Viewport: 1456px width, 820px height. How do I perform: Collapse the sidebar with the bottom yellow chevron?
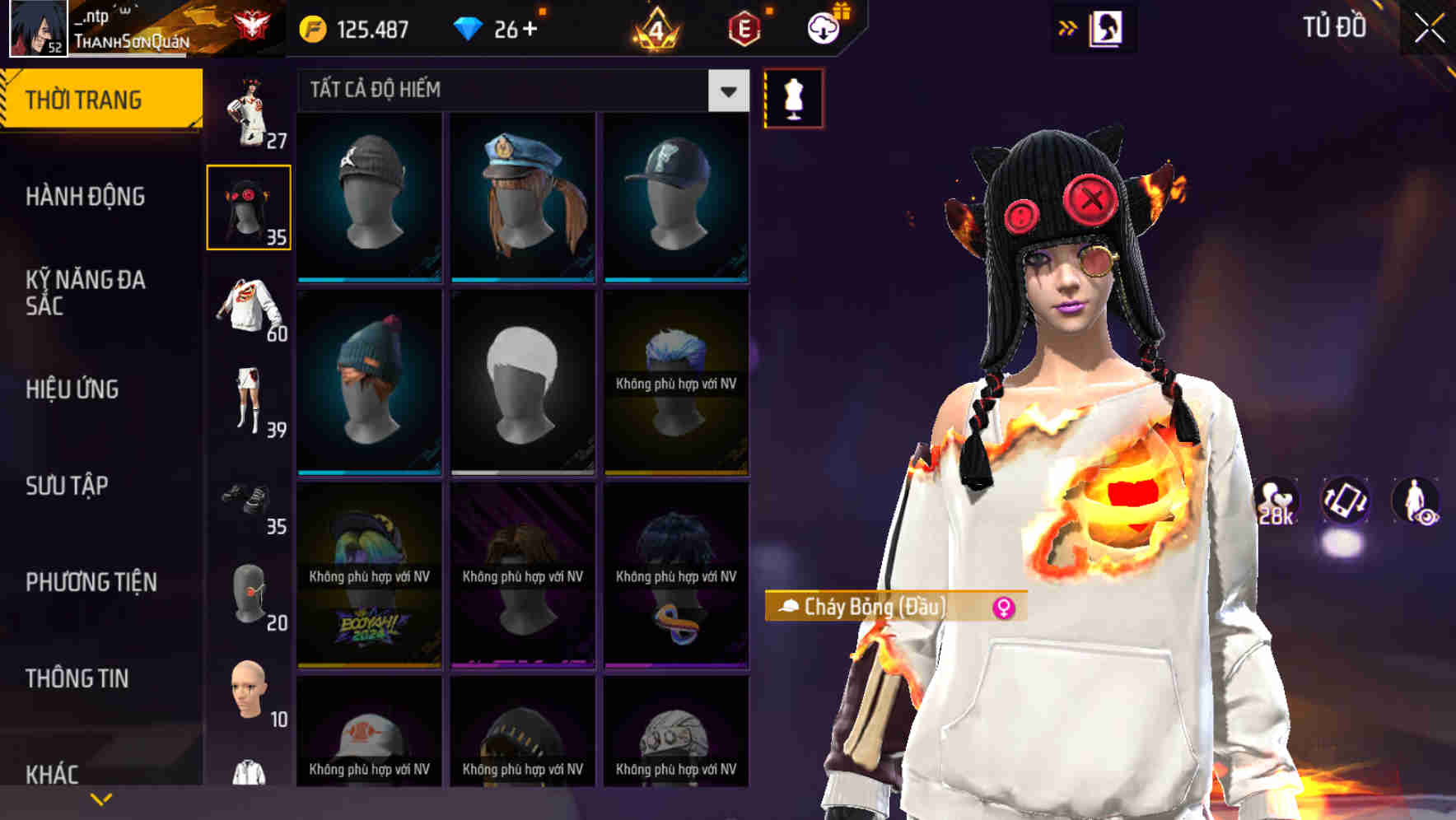point(100,797)
